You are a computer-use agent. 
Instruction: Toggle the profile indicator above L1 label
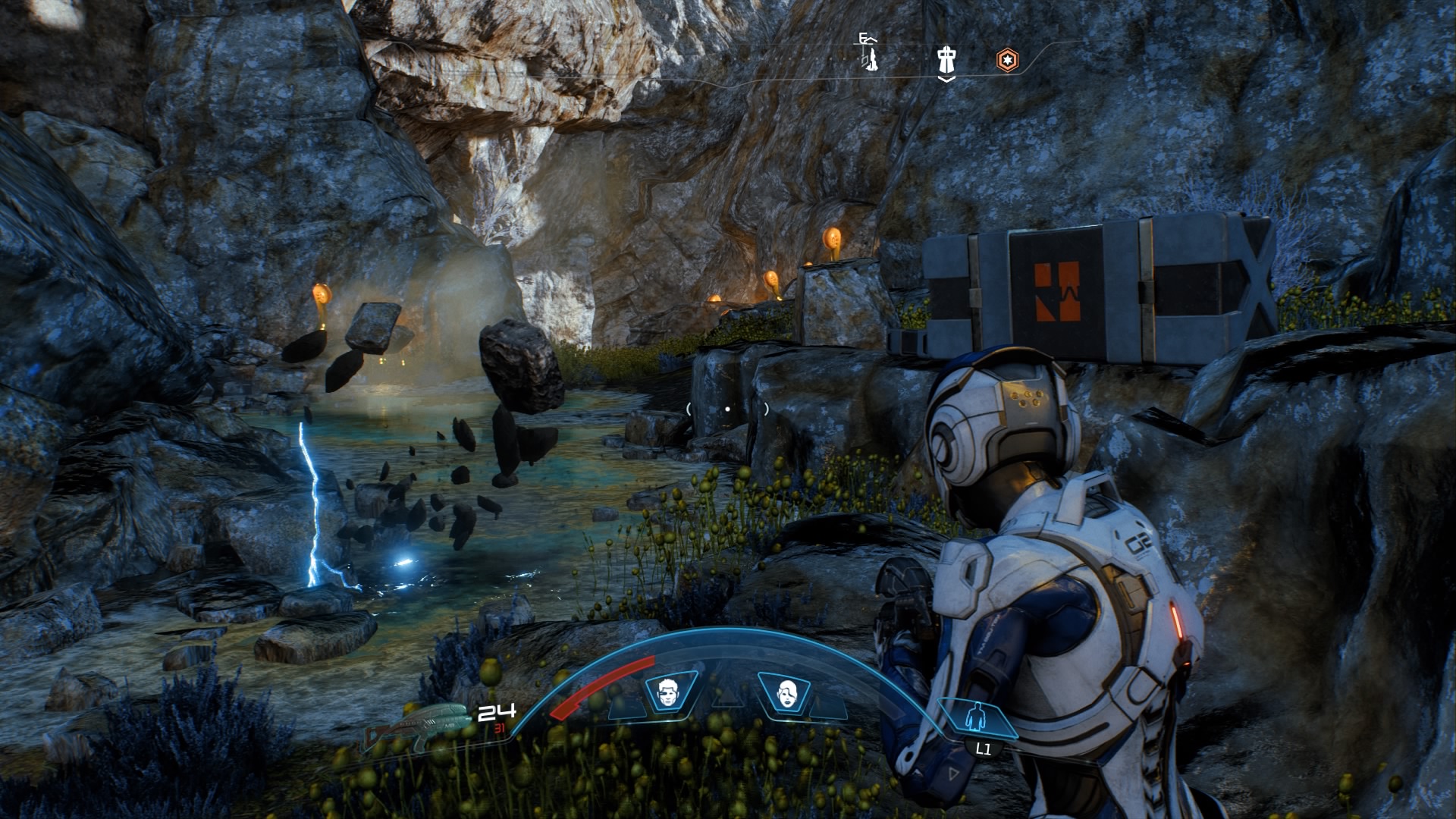(x=978, y=715)
